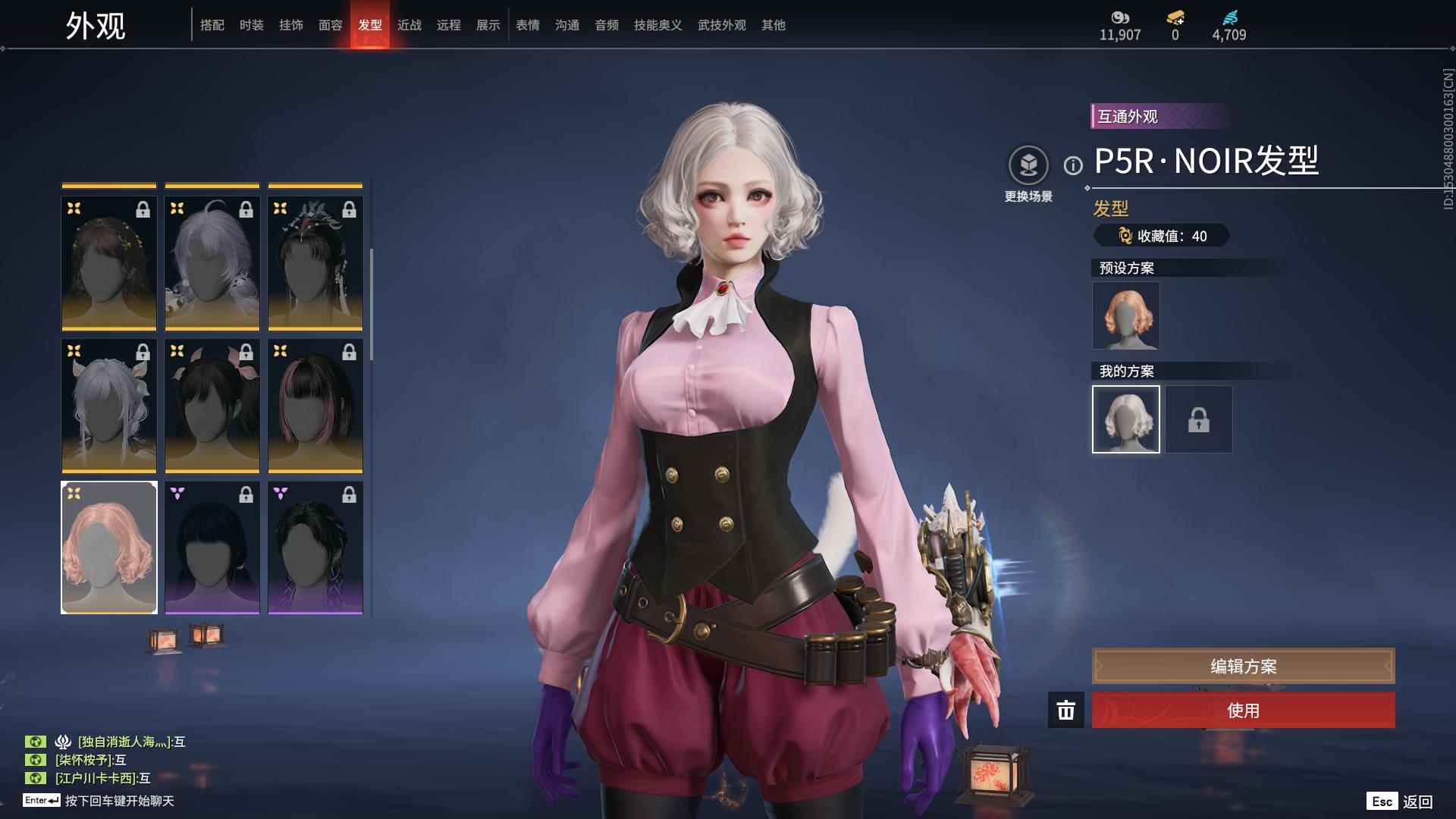Open the info icon beside P5R·NOIR发型

click(x=1072, y=165)
